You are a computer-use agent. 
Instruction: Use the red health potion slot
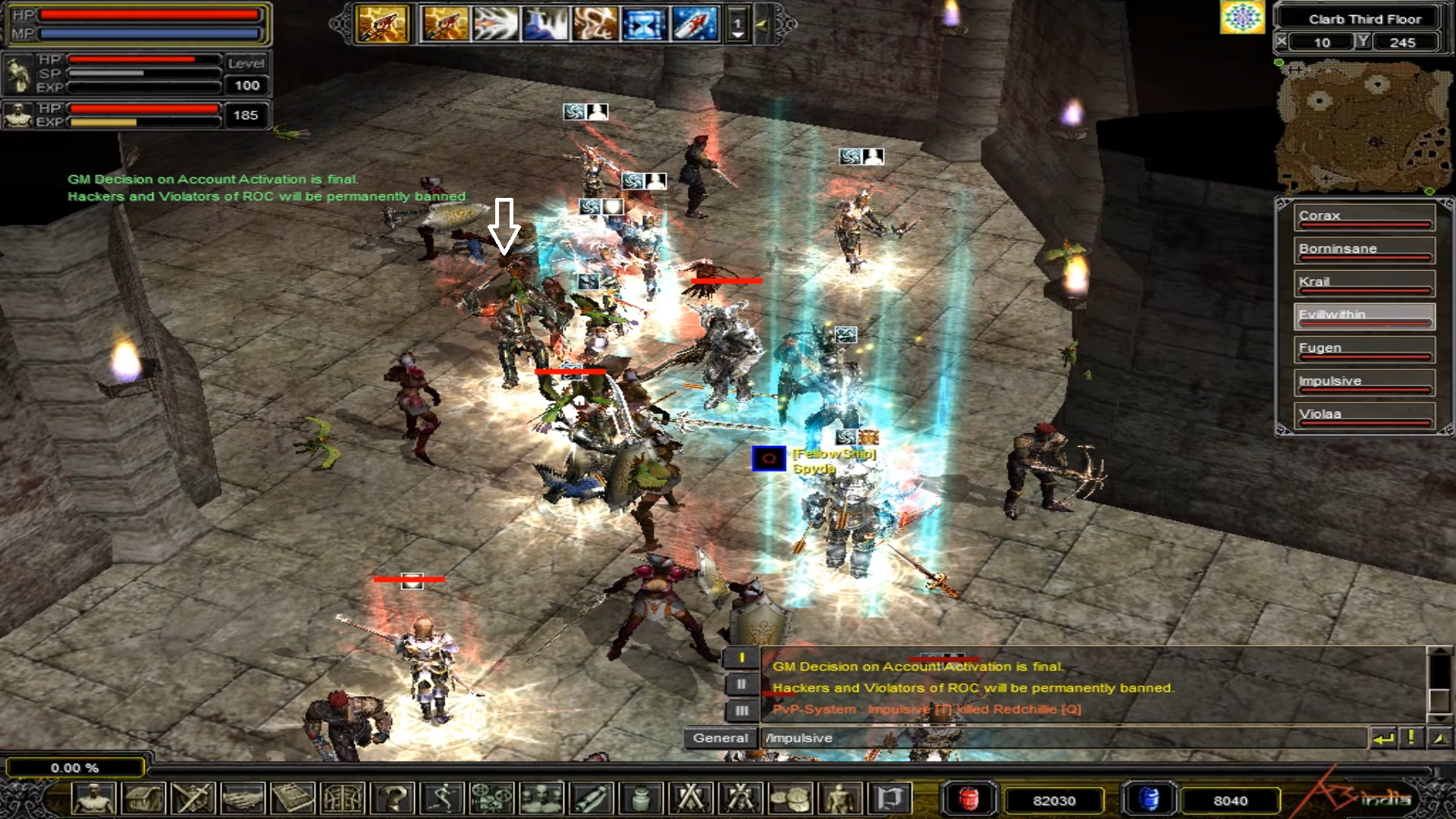tap(968, 799)
